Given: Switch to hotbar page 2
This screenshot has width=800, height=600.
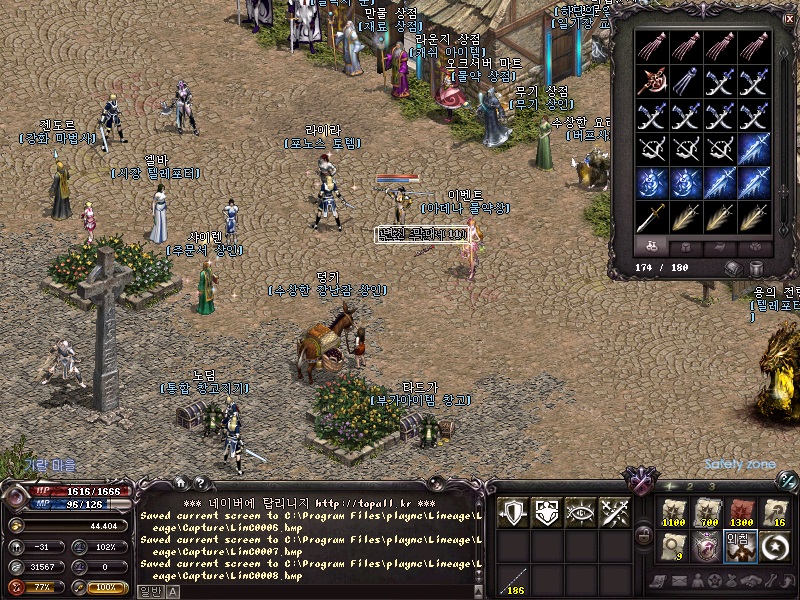Looking at the screenshot, I should click(x=691, y=486).
